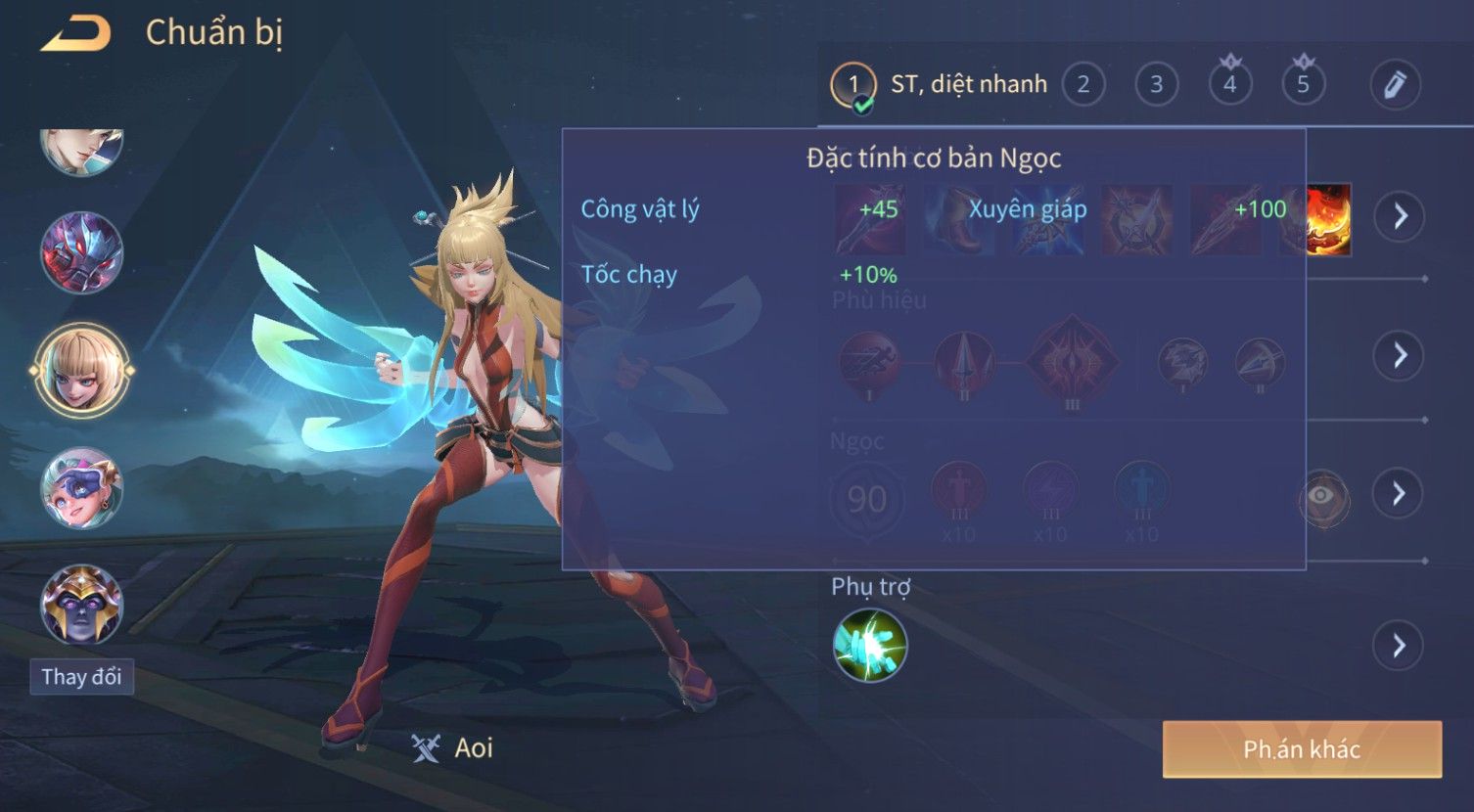Choose the dark armored red-eyed hero portrait
Viewport: 1474px width, 812px height.
(x=82, y=253)
